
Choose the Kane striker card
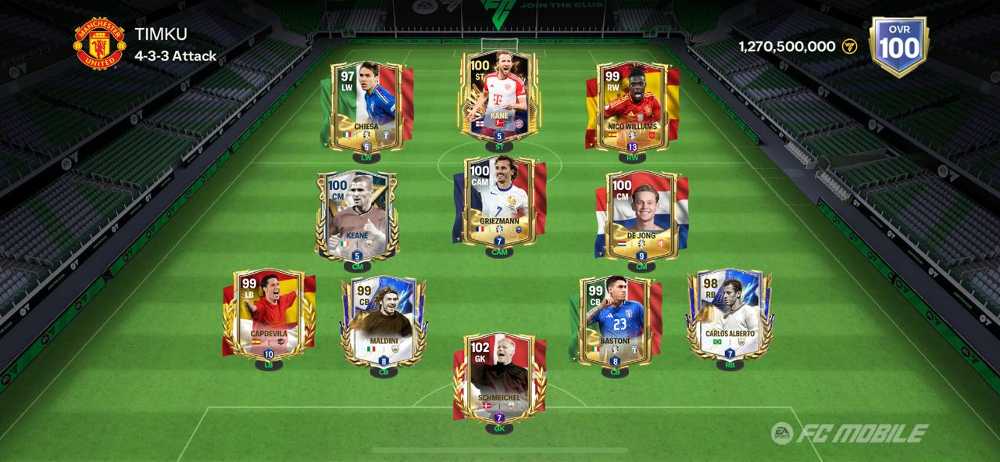(x=498, y=97)
